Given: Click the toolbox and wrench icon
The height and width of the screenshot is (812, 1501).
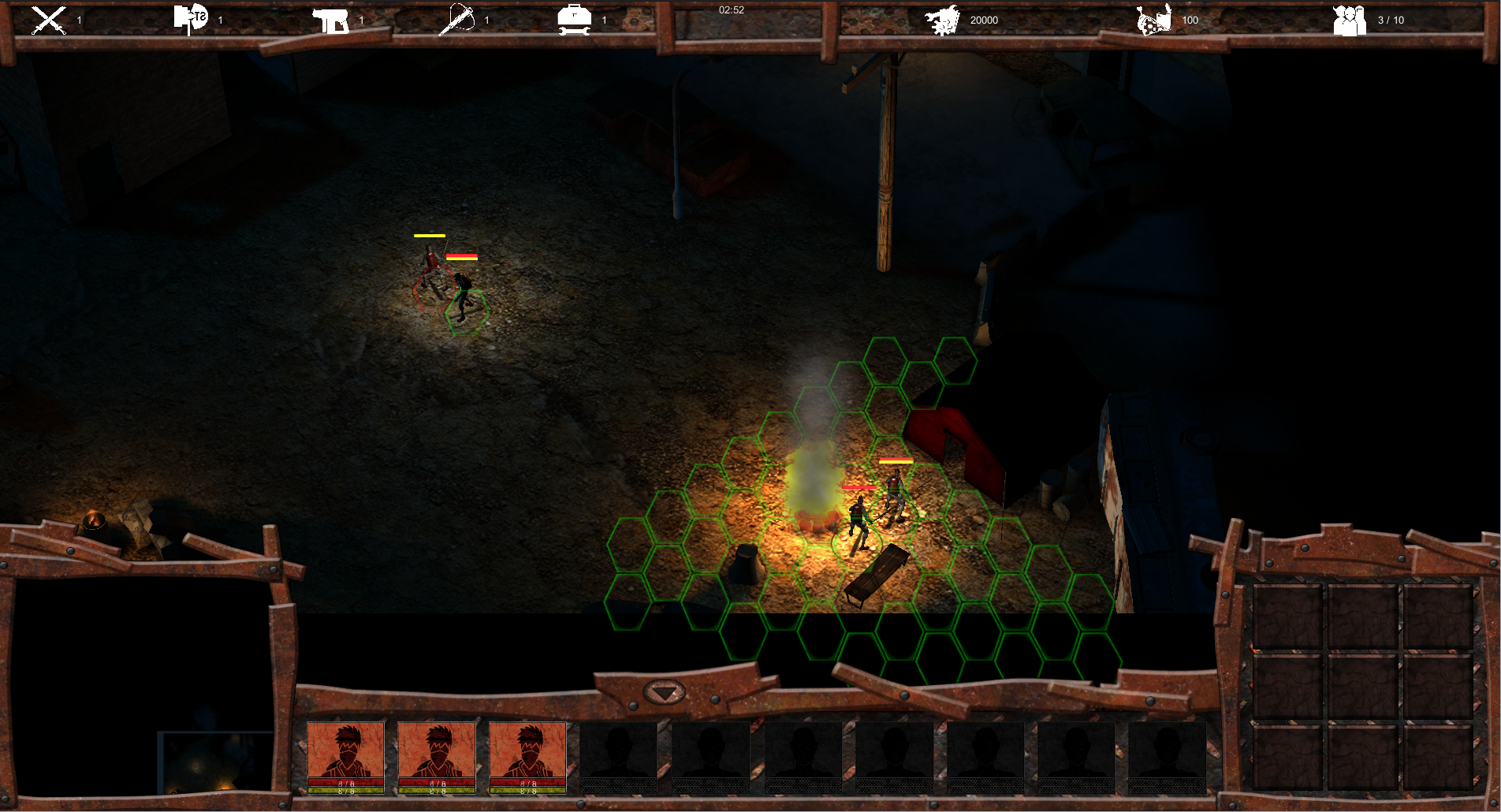Looking at the screenshot, I should click(574, 20).
